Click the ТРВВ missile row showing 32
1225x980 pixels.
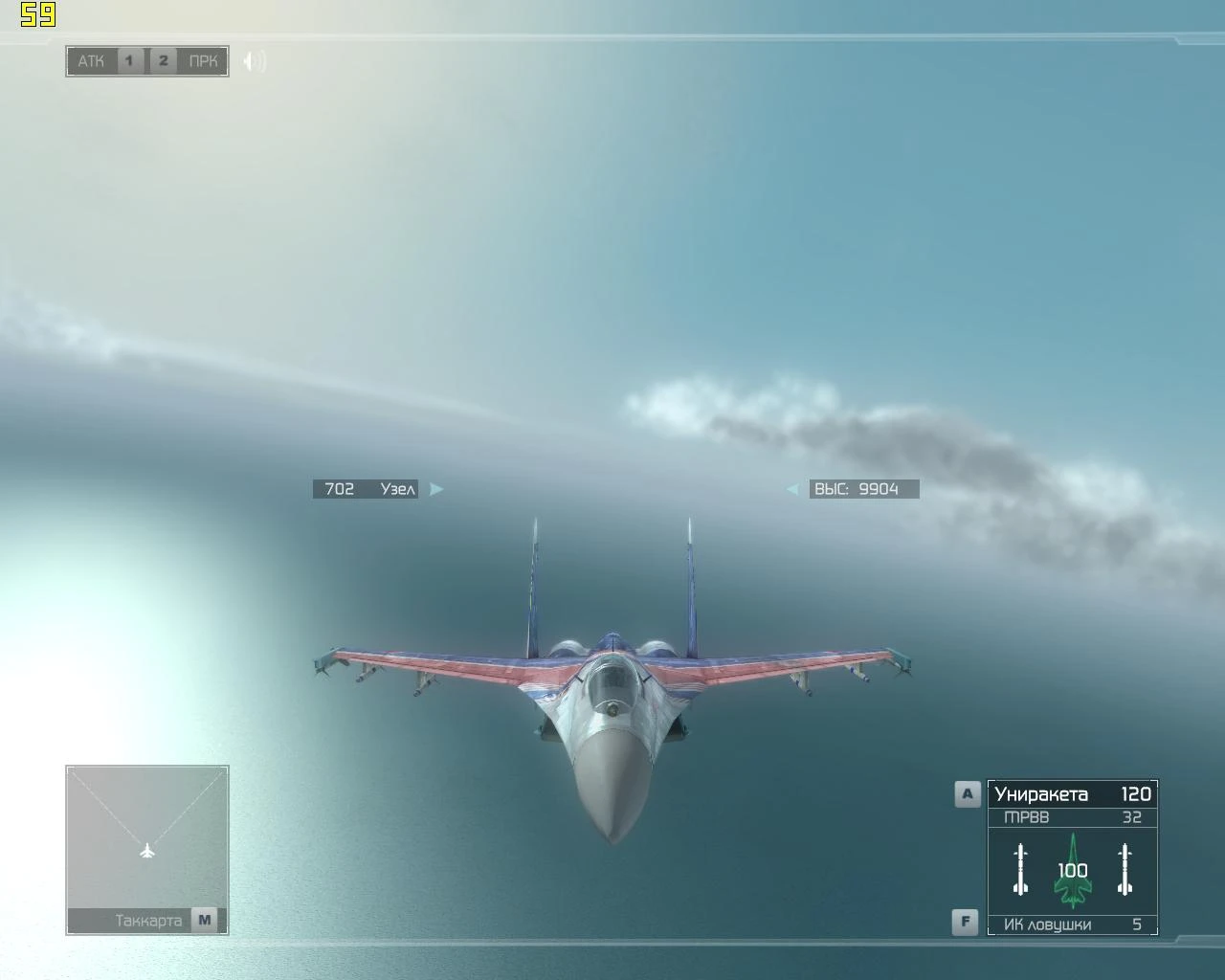(1070, 816)
